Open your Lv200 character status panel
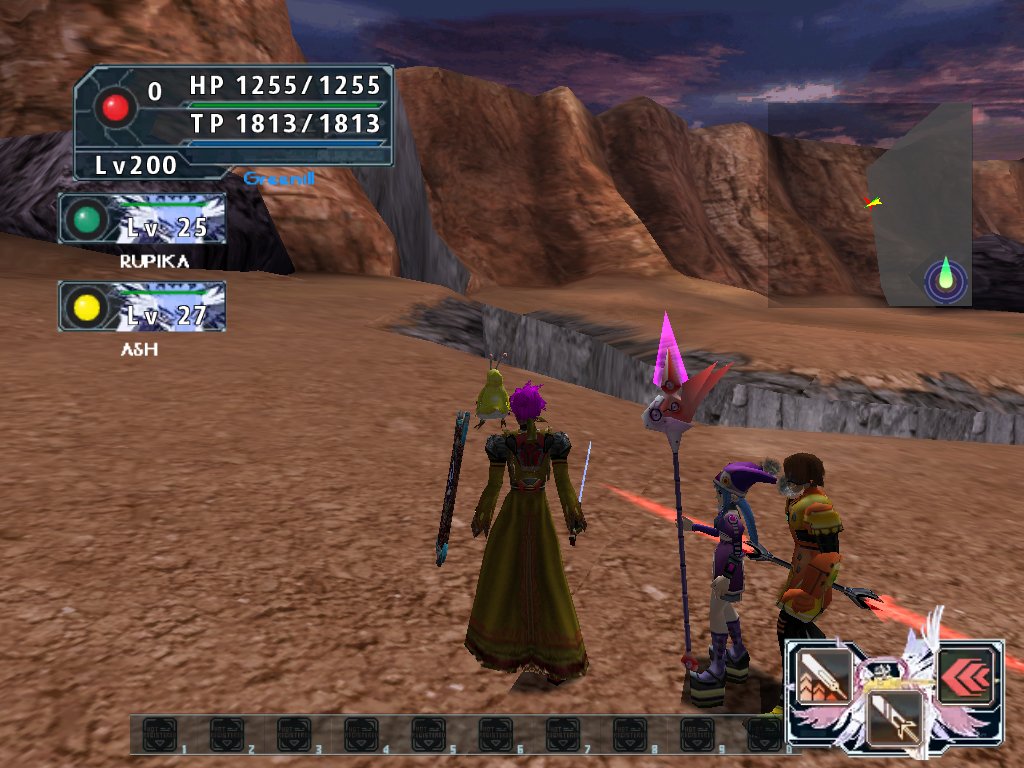The height and width of the screenshot is (768, 1024). pyautogui.click(x=234, y=122)
